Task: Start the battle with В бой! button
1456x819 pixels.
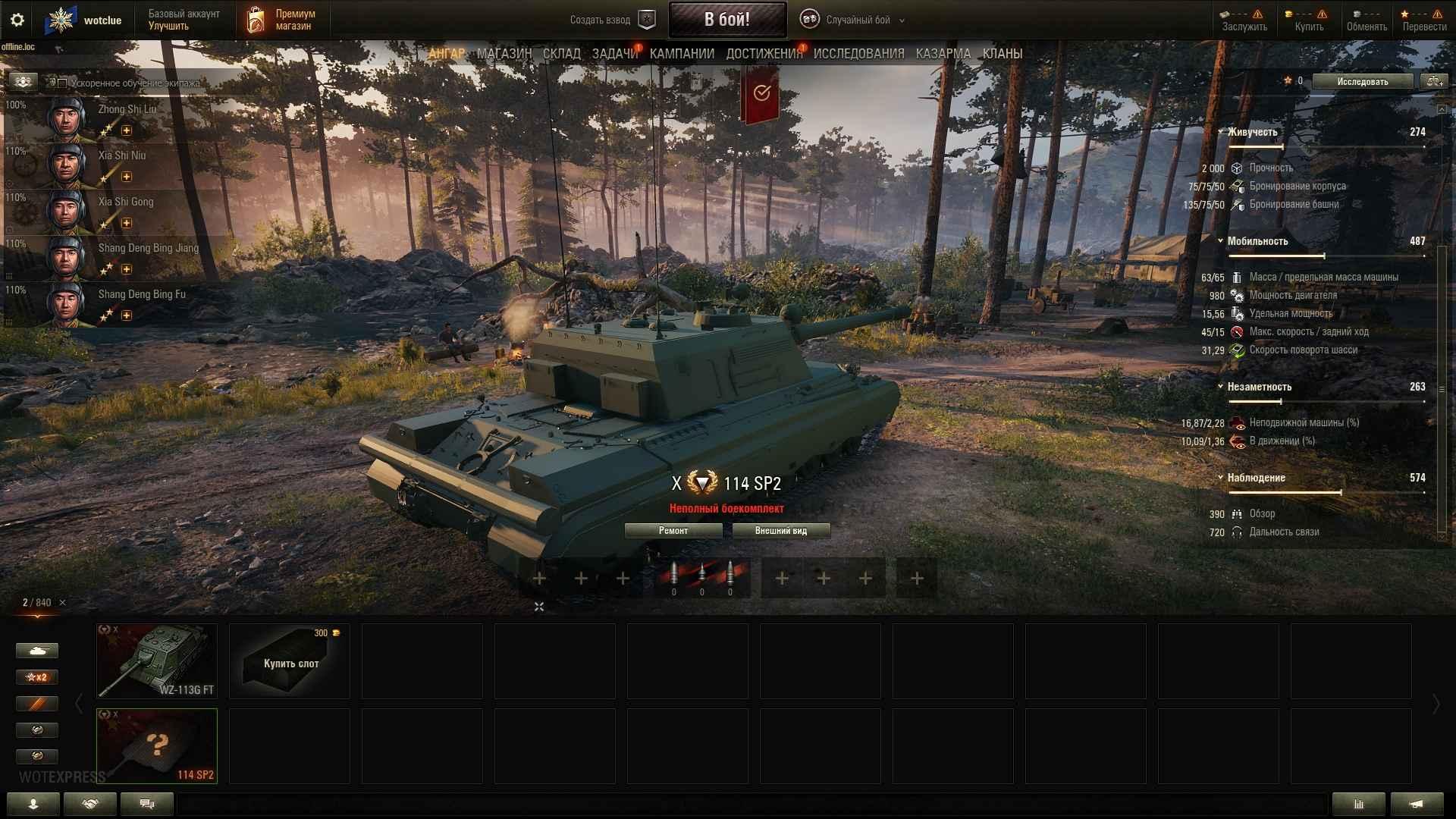Action: click(726, 20)
